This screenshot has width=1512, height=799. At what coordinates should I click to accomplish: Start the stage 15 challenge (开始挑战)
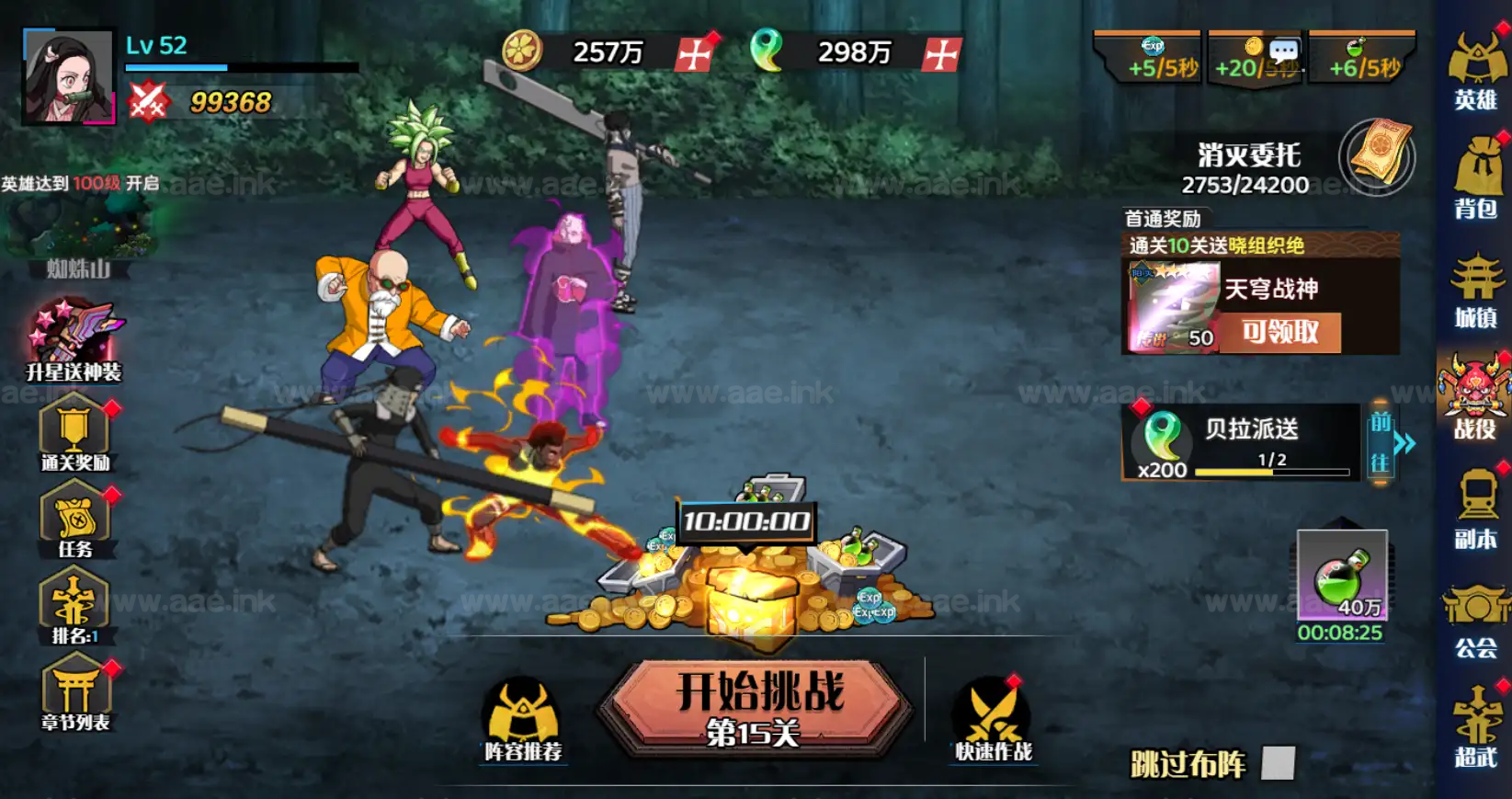click(757, 707)
